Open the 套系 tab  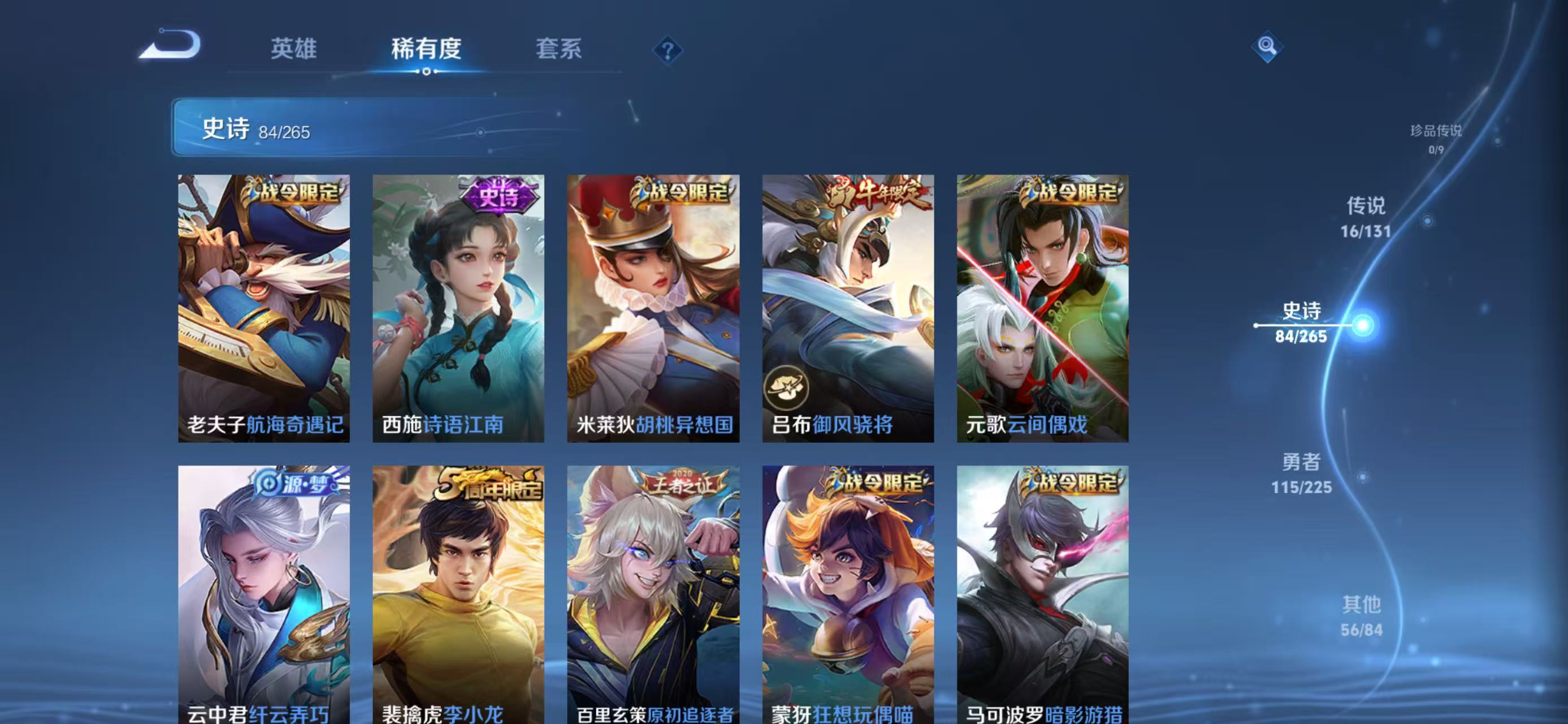(558, 49)
